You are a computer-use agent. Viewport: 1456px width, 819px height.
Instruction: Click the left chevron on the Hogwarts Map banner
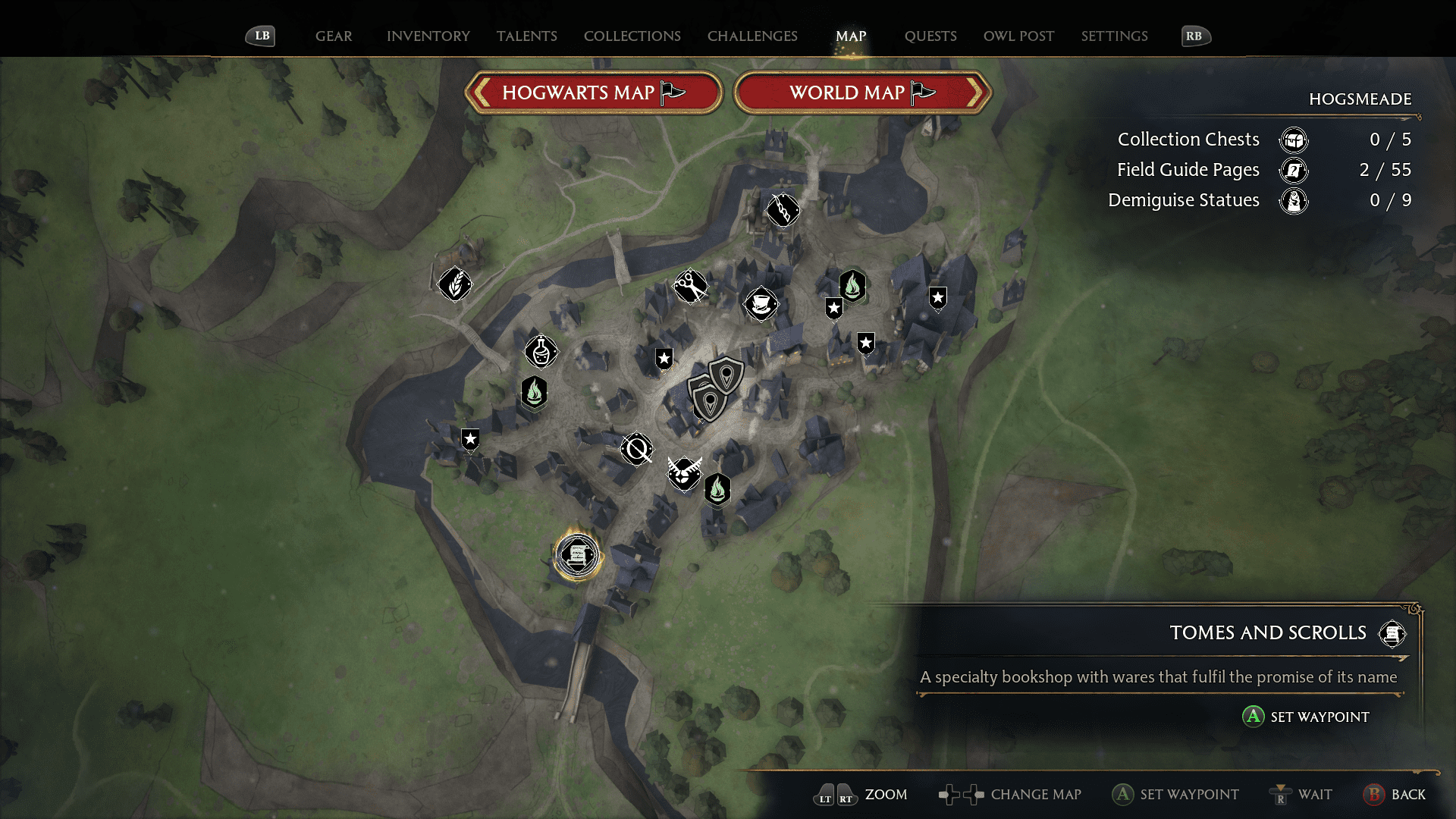pyautogui.click(x=481, y=93)
